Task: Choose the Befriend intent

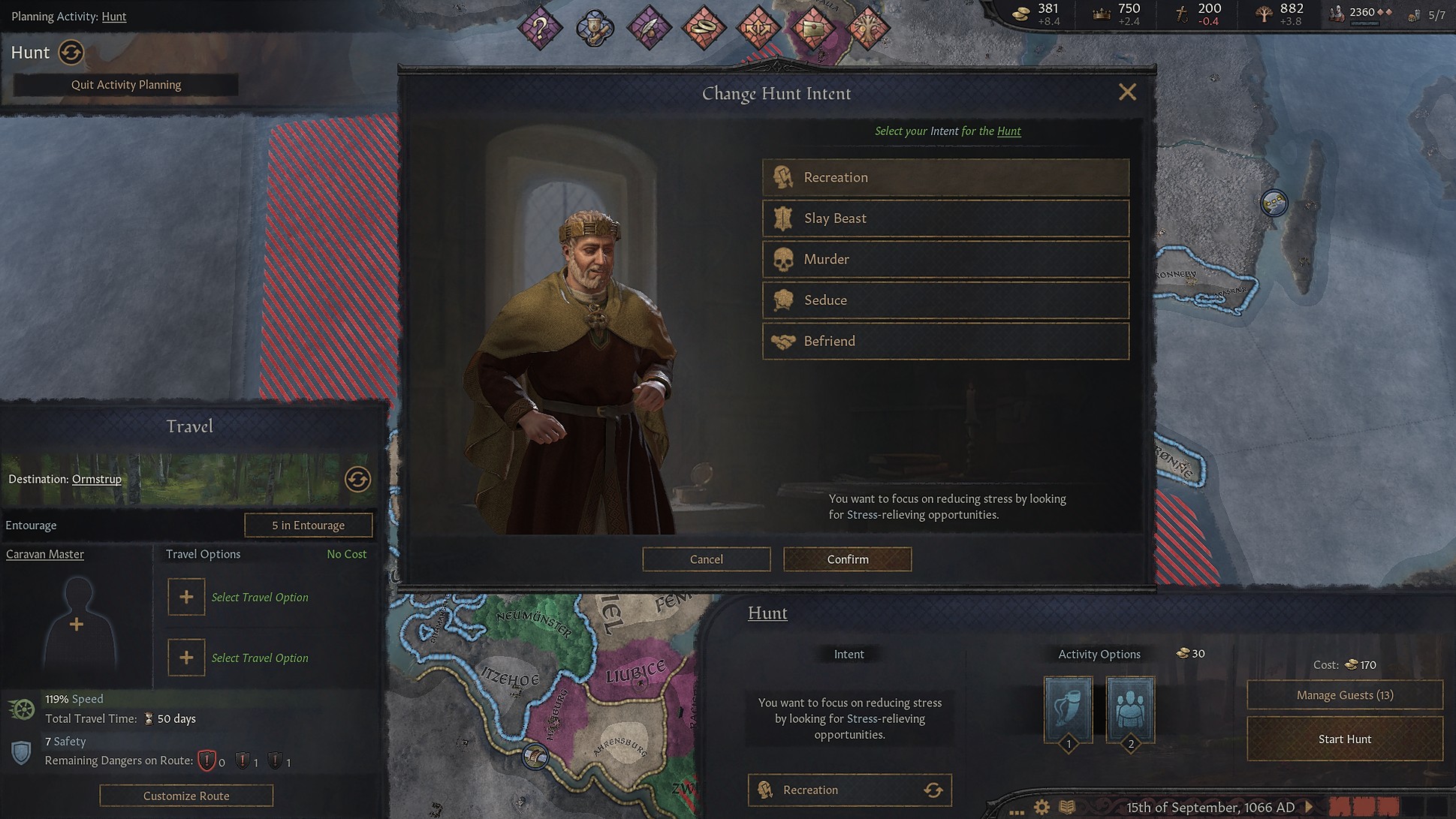Action: pos(945,341)
